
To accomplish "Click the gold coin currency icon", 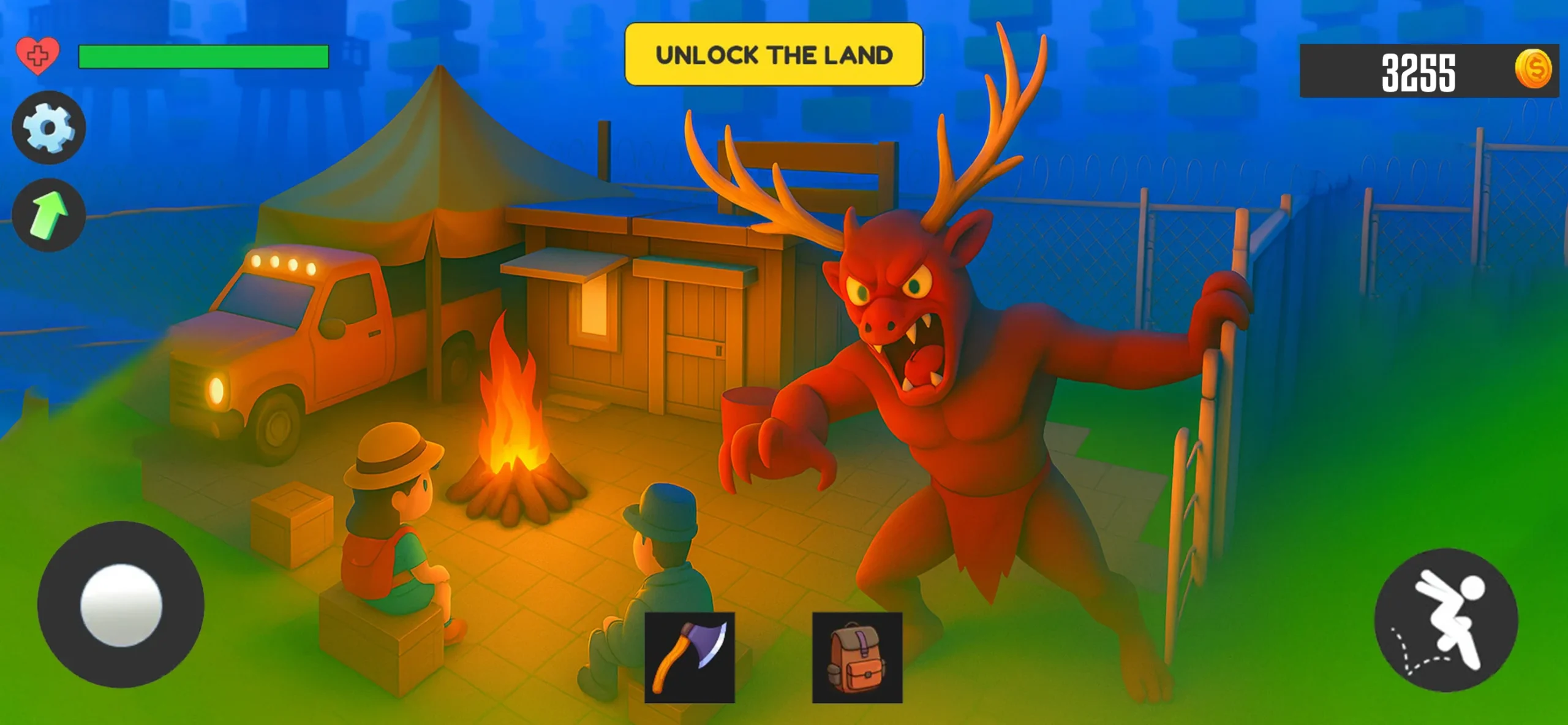I will [x=1533, y=69].
